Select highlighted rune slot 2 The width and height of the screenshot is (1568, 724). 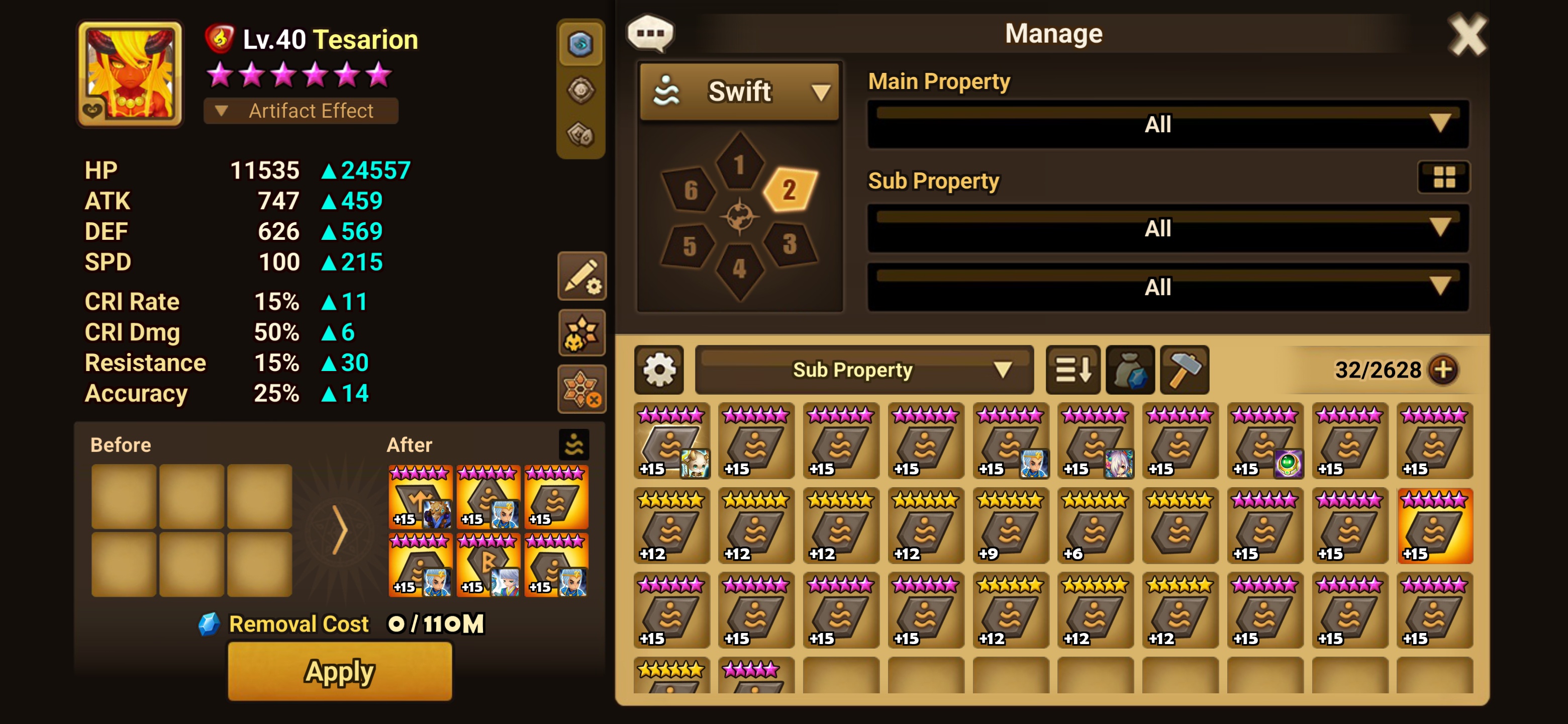tap(790, 190)
